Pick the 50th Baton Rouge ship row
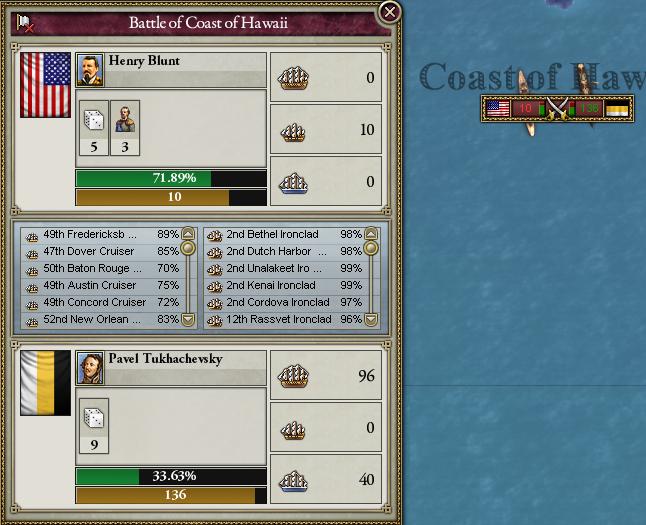646x525 pixels. pos(100,269)
